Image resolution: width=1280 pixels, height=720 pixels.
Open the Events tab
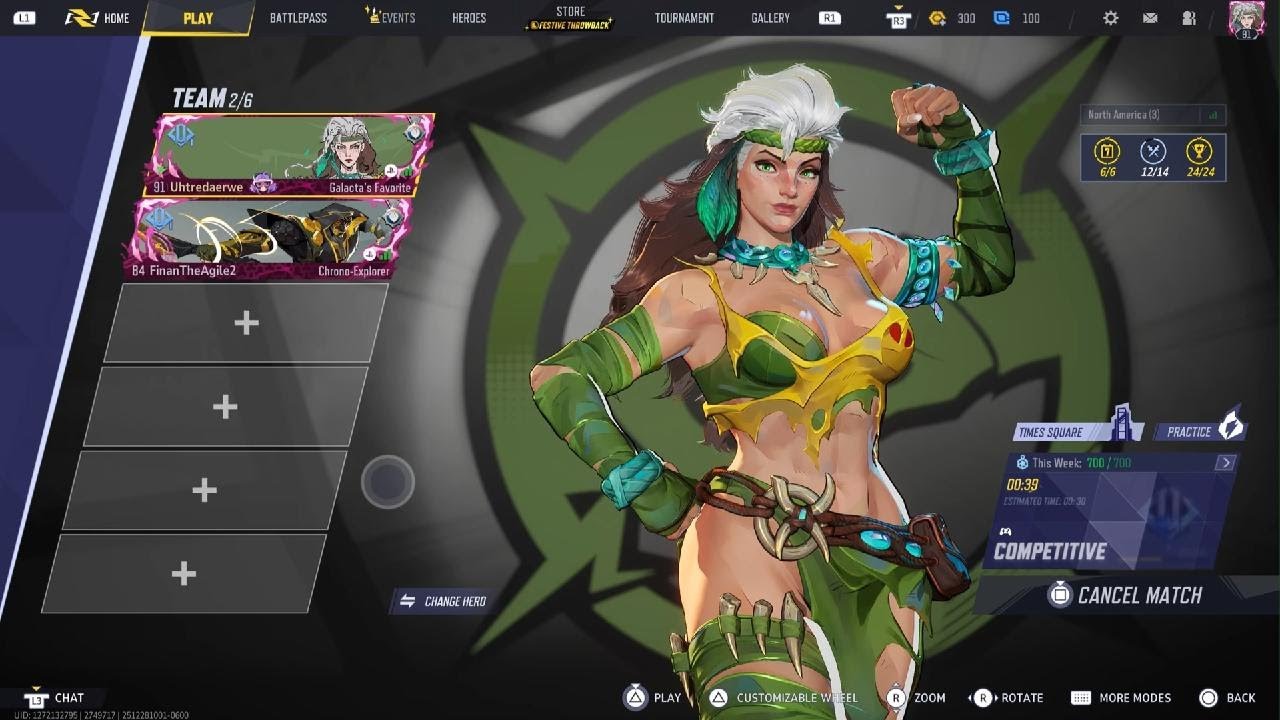pos(391,18)
